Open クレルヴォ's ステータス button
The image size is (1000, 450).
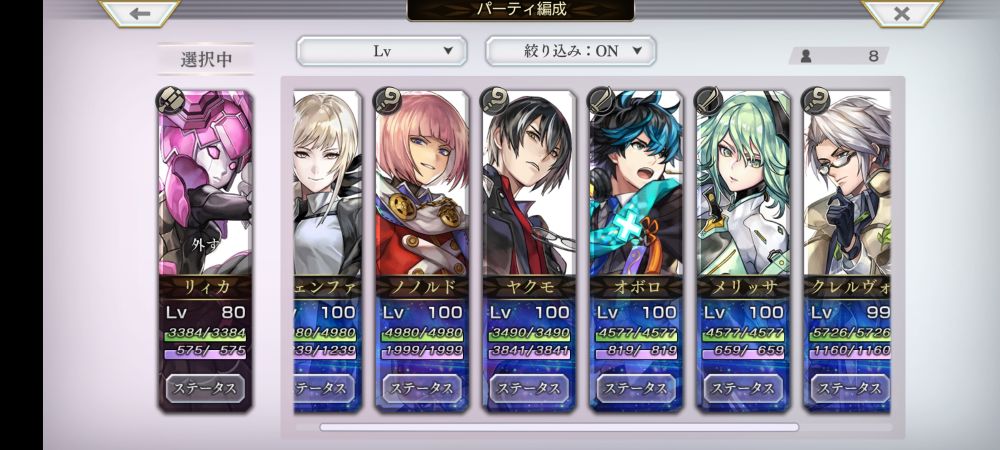(x=848, y=387)
